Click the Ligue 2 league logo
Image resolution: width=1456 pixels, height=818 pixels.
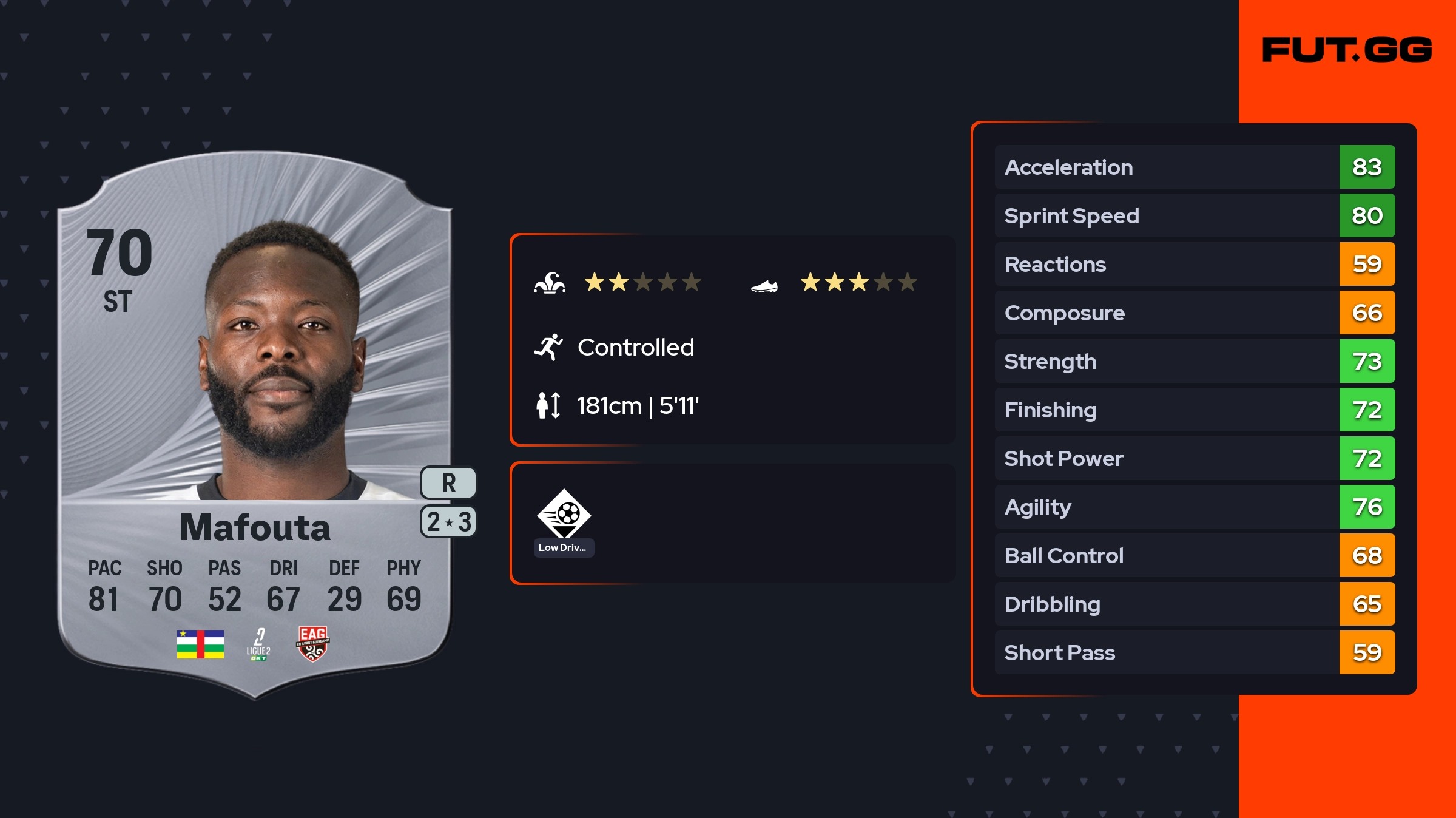258,644
